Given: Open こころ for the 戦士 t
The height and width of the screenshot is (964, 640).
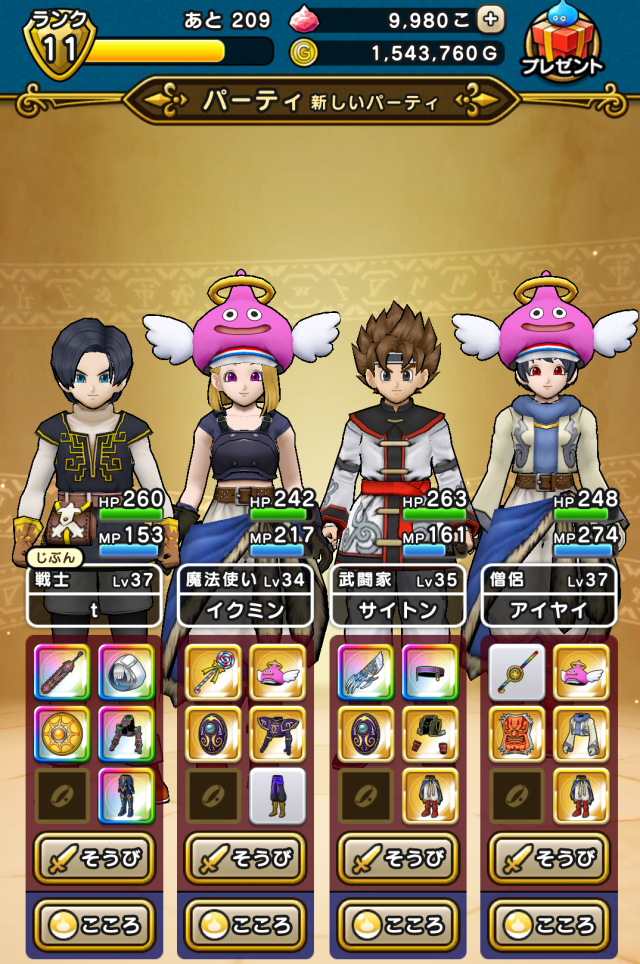Looking at the screenshot, I should point(97,922).
